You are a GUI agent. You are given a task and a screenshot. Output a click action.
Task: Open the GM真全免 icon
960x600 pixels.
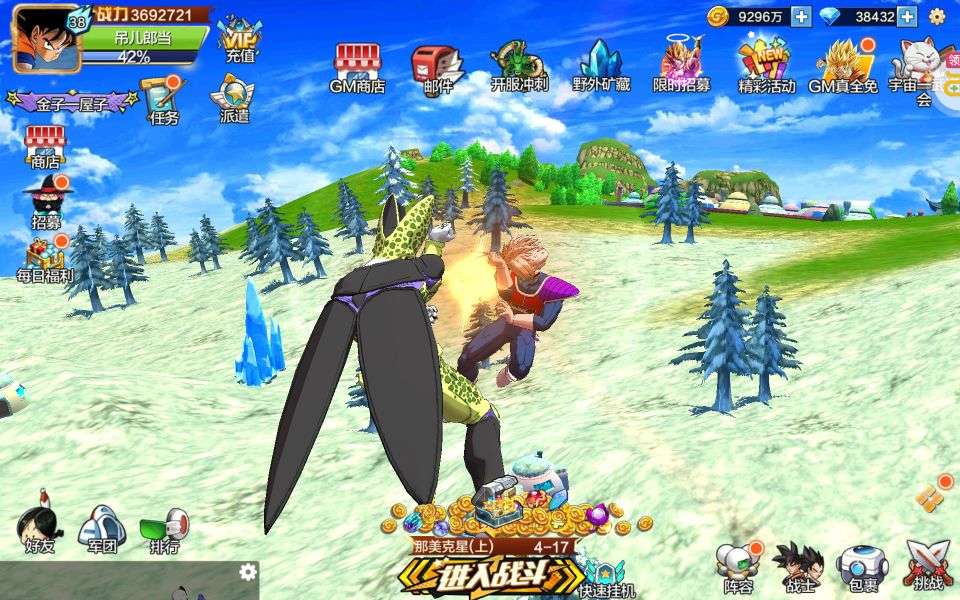(843, 66)
